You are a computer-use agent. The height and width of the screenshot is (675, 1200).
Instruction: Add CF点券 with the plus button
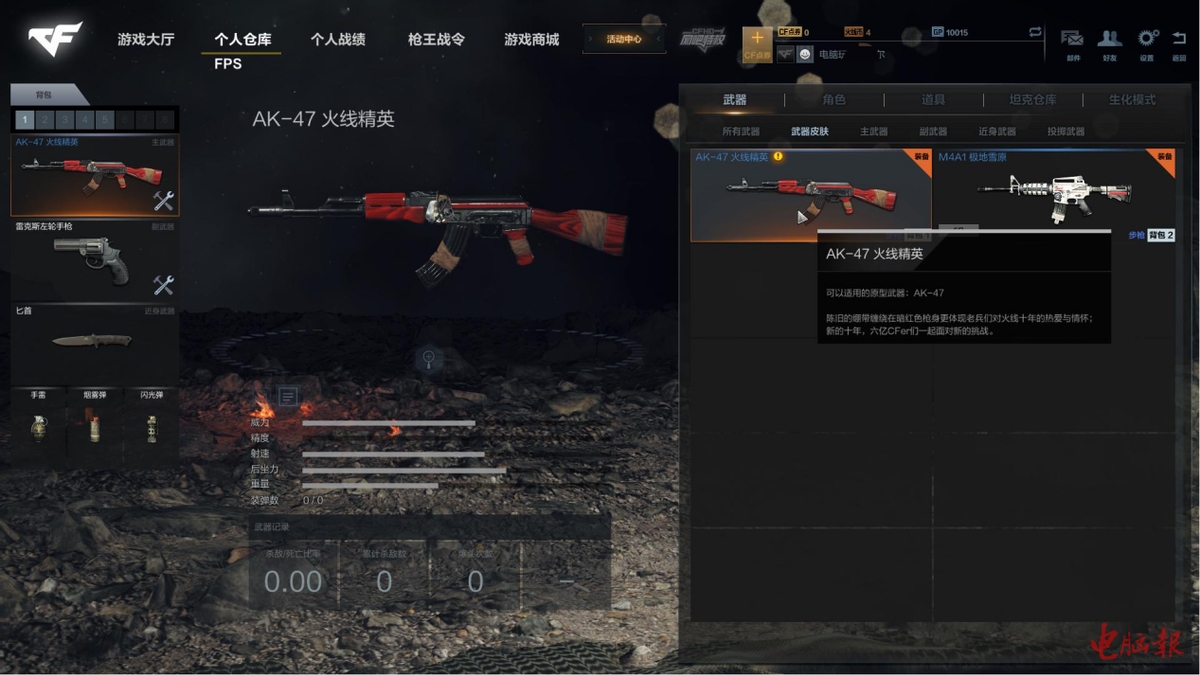coord(757,40)
